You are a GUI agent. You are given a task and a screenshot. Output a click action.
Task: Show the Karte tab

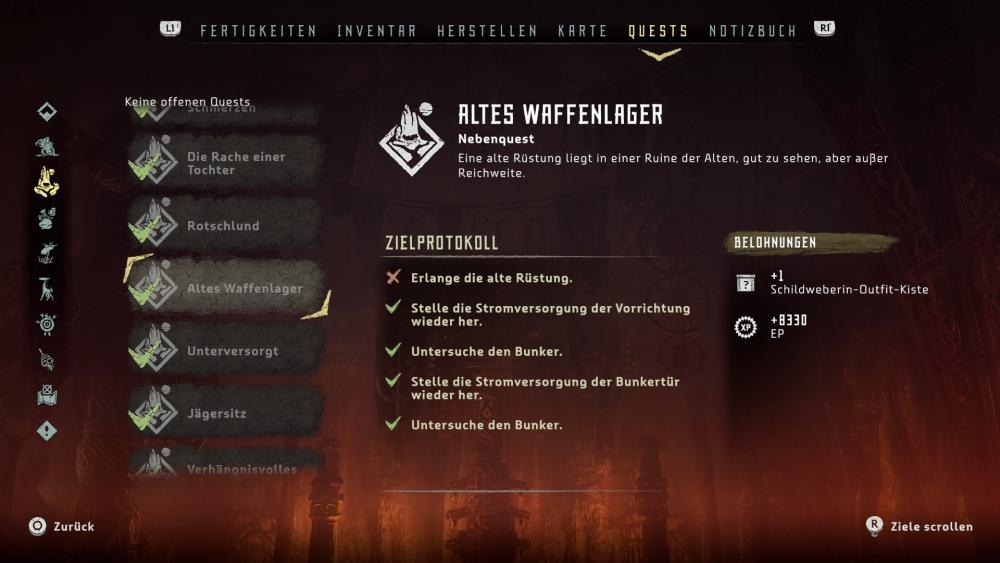tap(583, 31)
